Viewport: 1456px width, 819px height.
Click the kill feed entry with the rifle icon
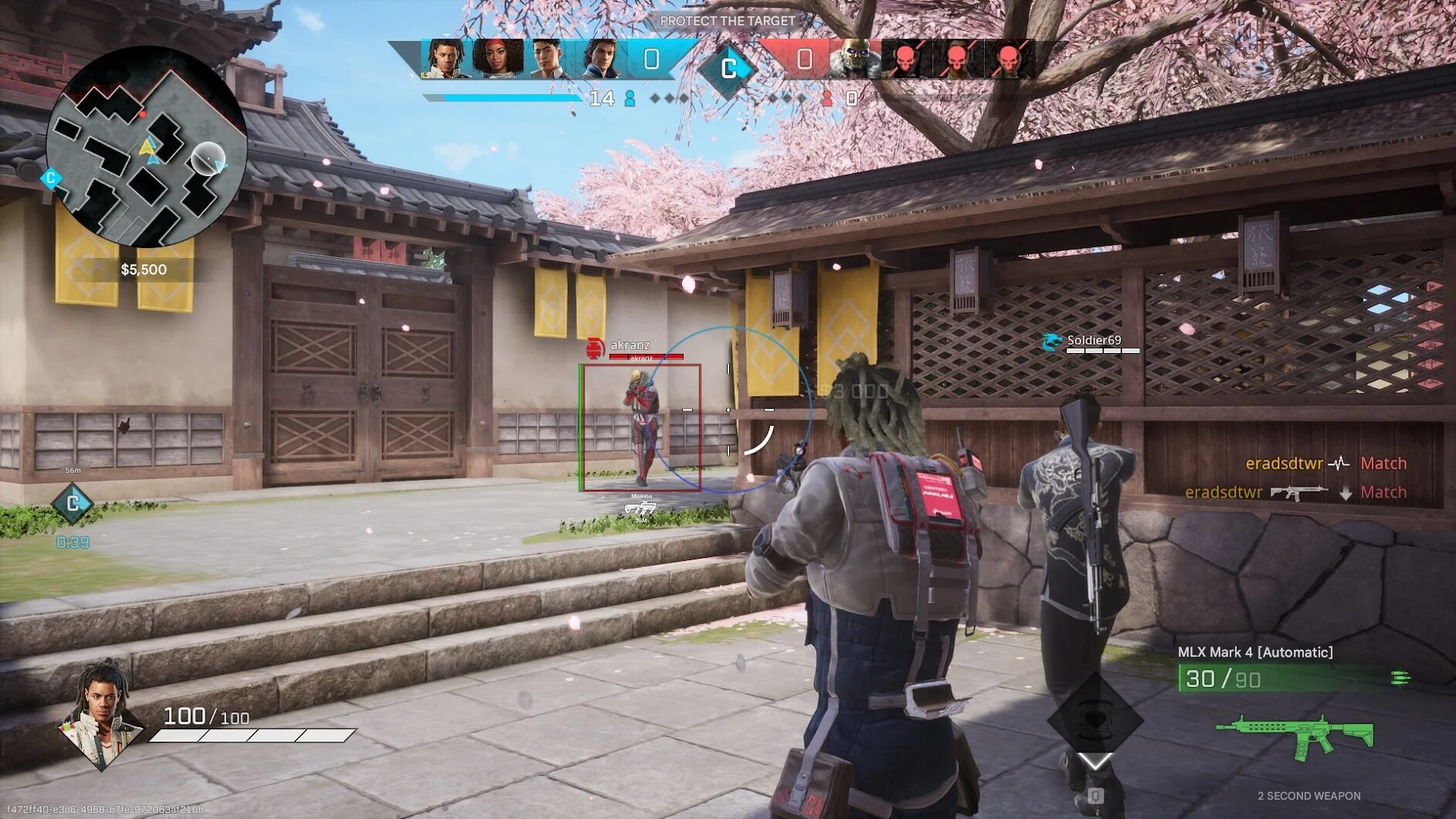pos(1295,492)
